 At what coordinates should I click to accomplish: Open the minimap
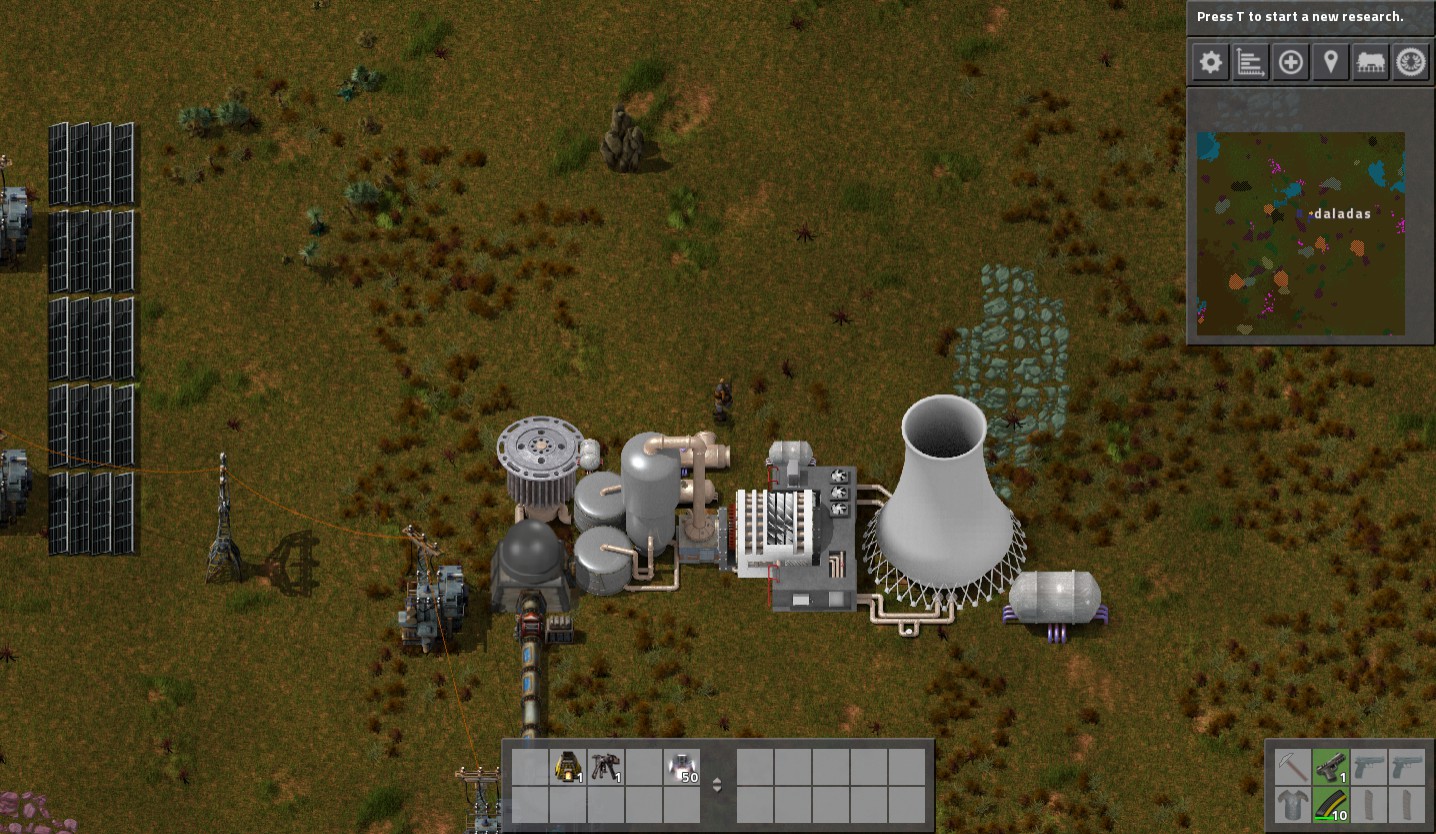point(1300,233)
